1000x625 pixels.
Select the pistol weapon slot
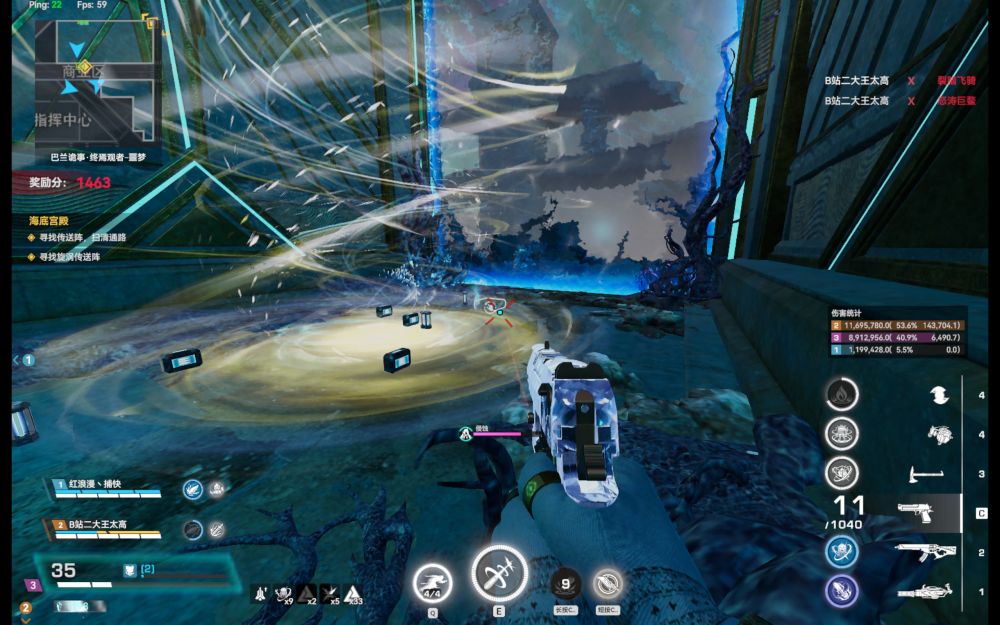click(916, 513)
